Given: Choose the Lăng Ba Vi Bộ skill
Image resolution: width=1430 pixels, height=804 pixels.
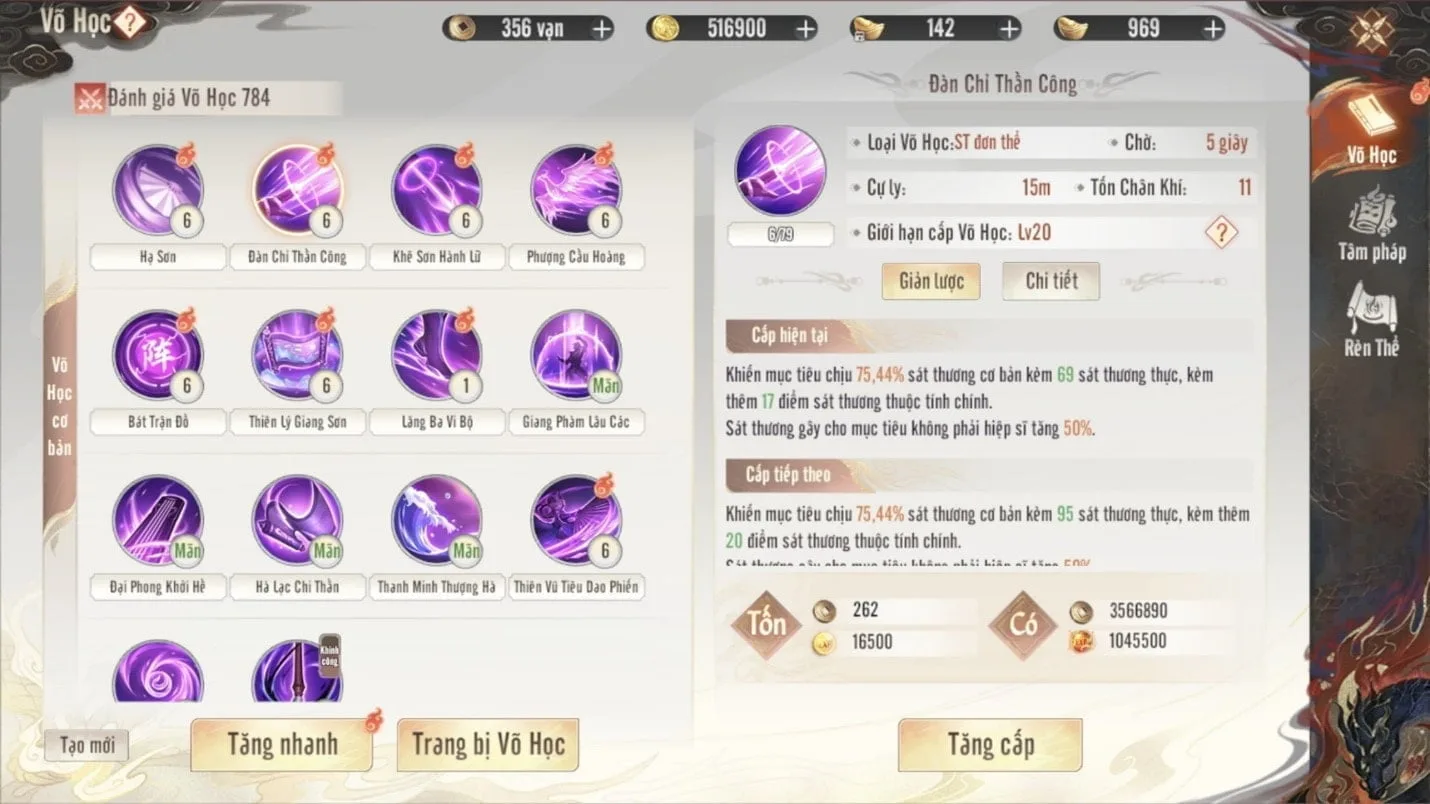Looking at the screenshot, I should [437, 356].
